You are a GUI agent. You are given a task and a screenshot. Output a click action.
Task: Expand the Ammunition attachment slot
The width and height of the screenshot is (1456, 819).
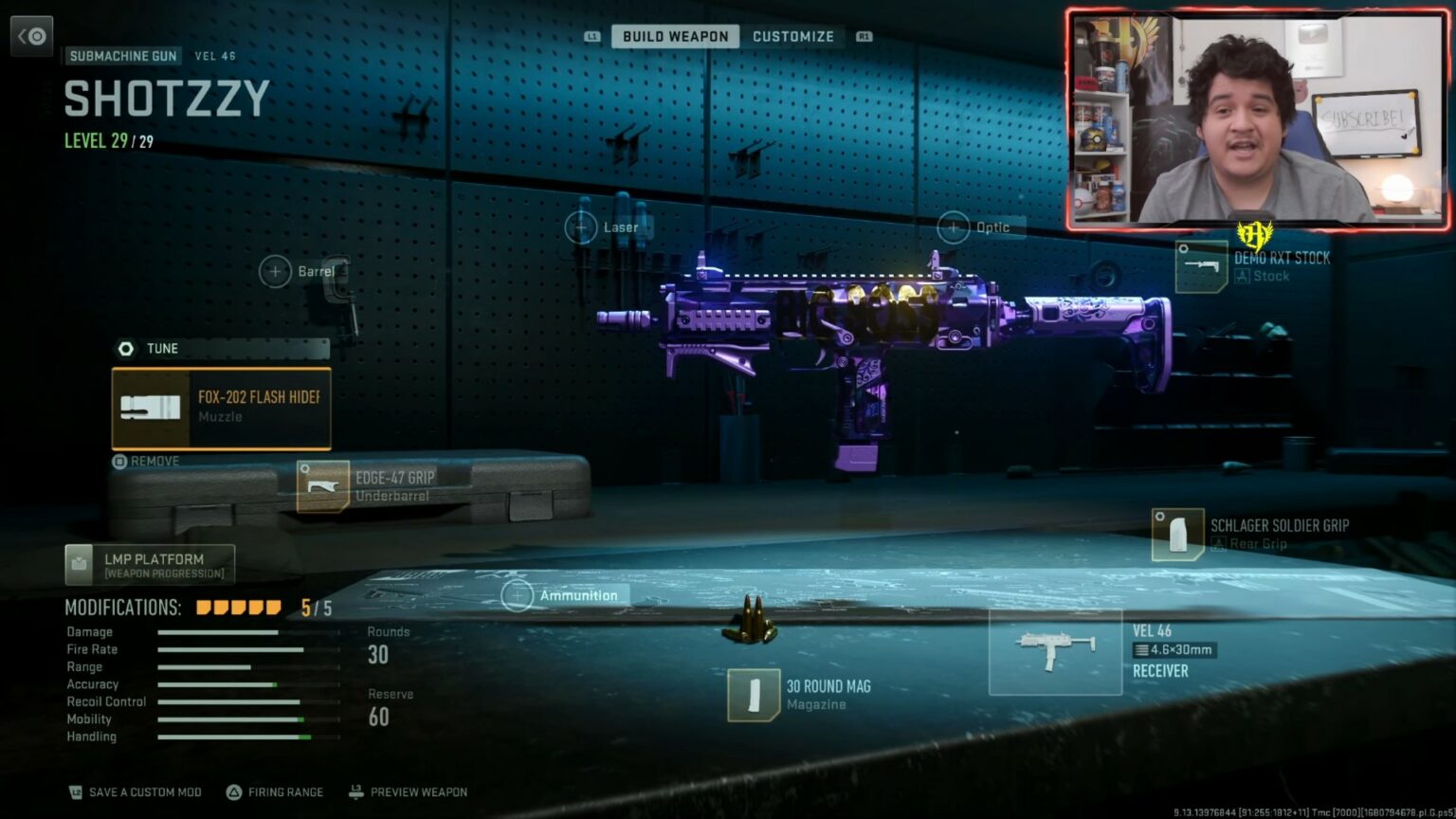pyautogui.click(x=519, y=595)
